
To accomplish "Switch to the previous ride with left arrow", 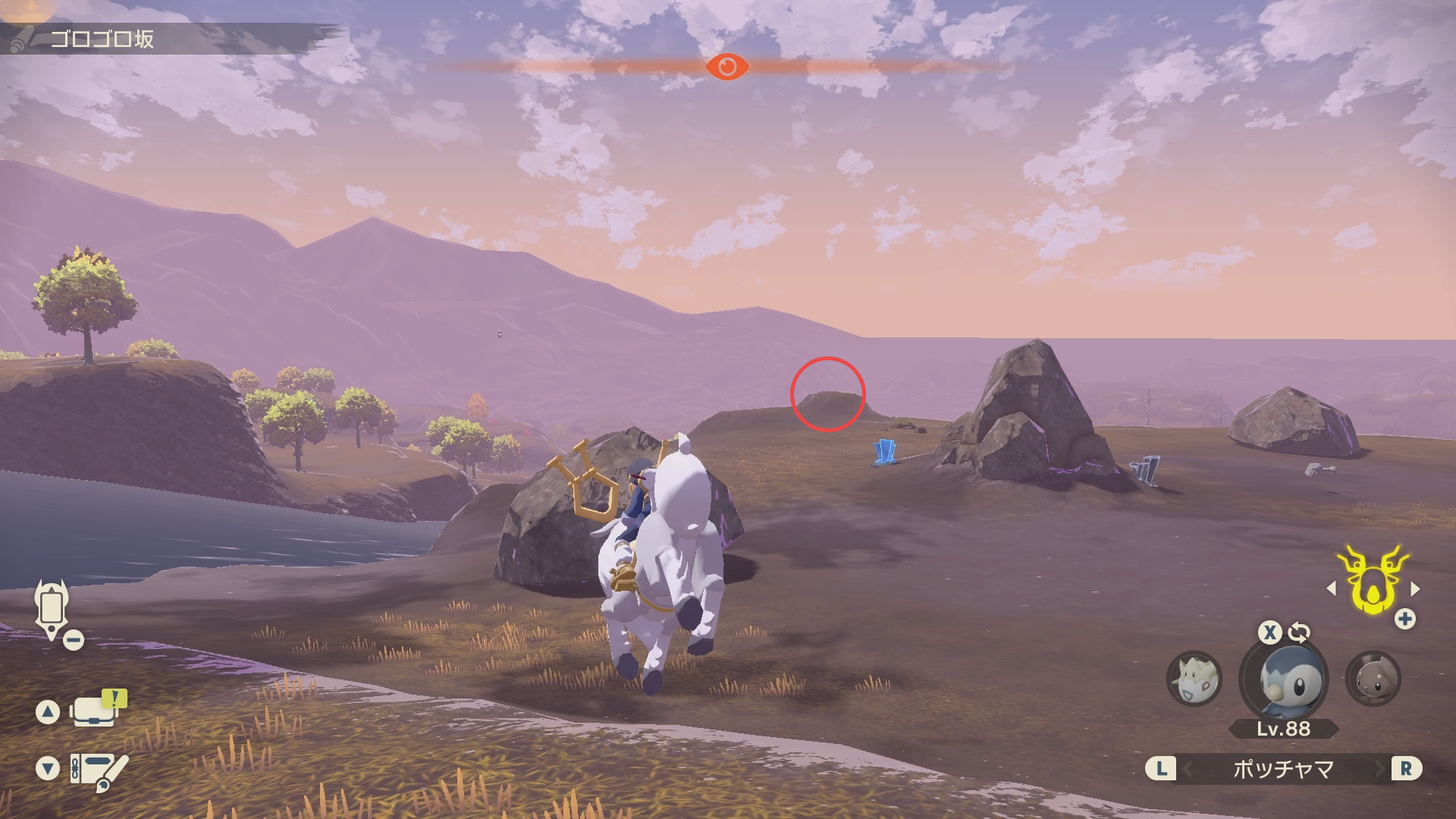I will click(x=1332, y=588).
